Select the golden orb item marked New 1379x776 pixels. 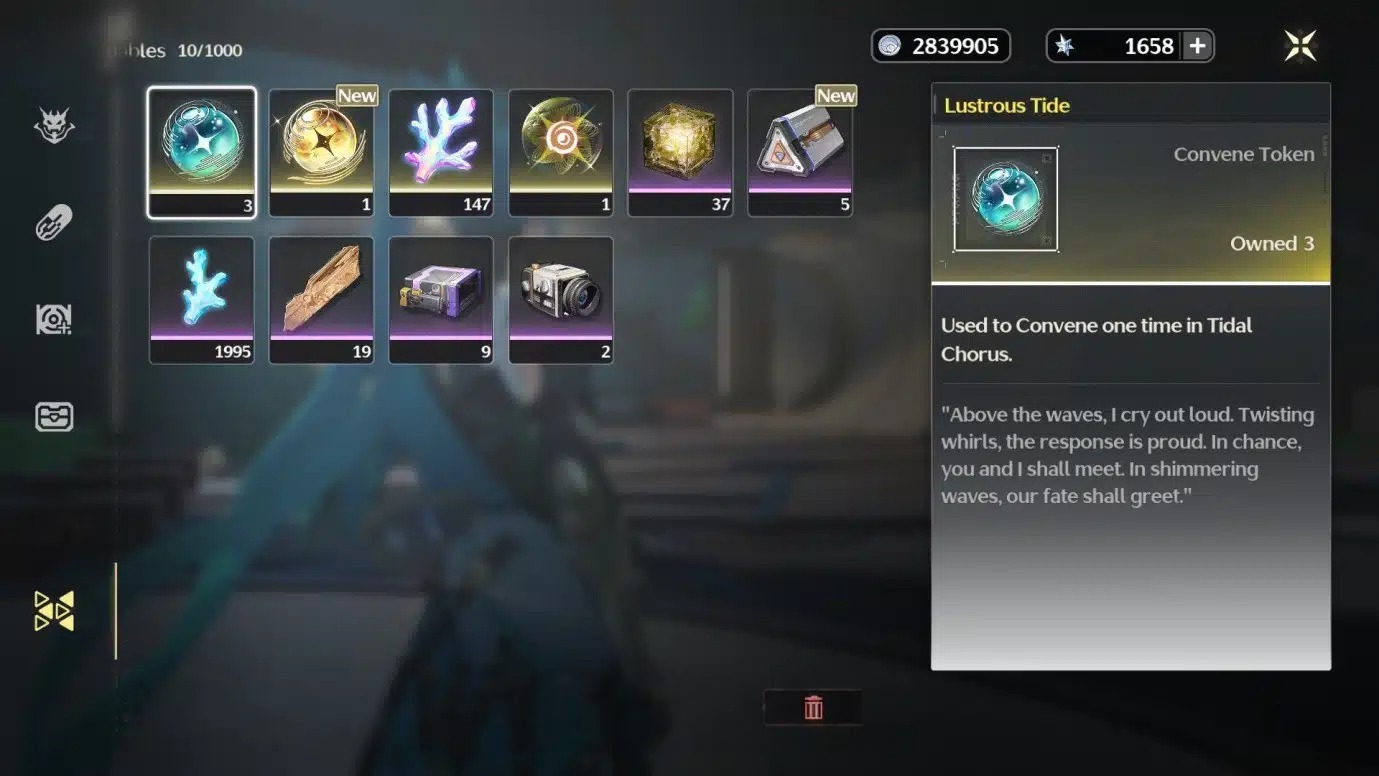pyautogui.click(x=321, y=152)
